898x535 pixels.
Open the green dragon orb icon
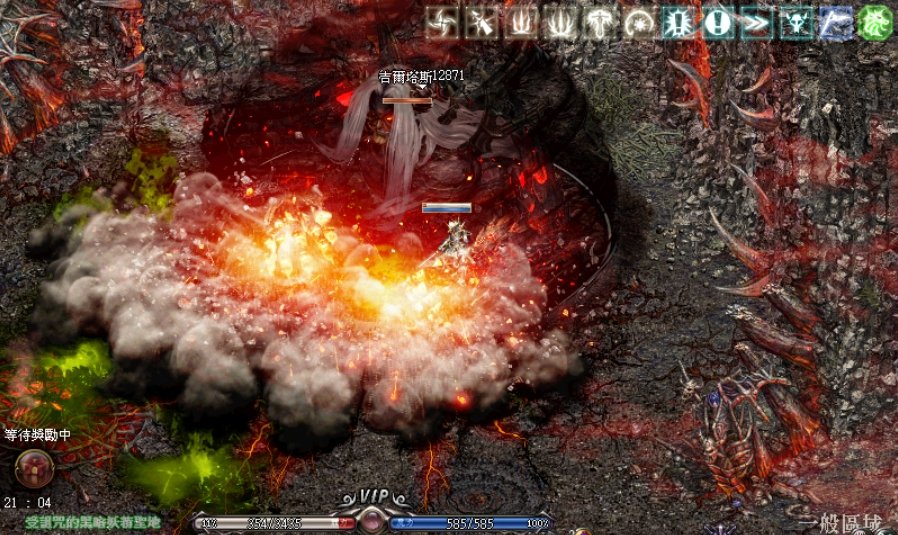[x=874, y=22]
